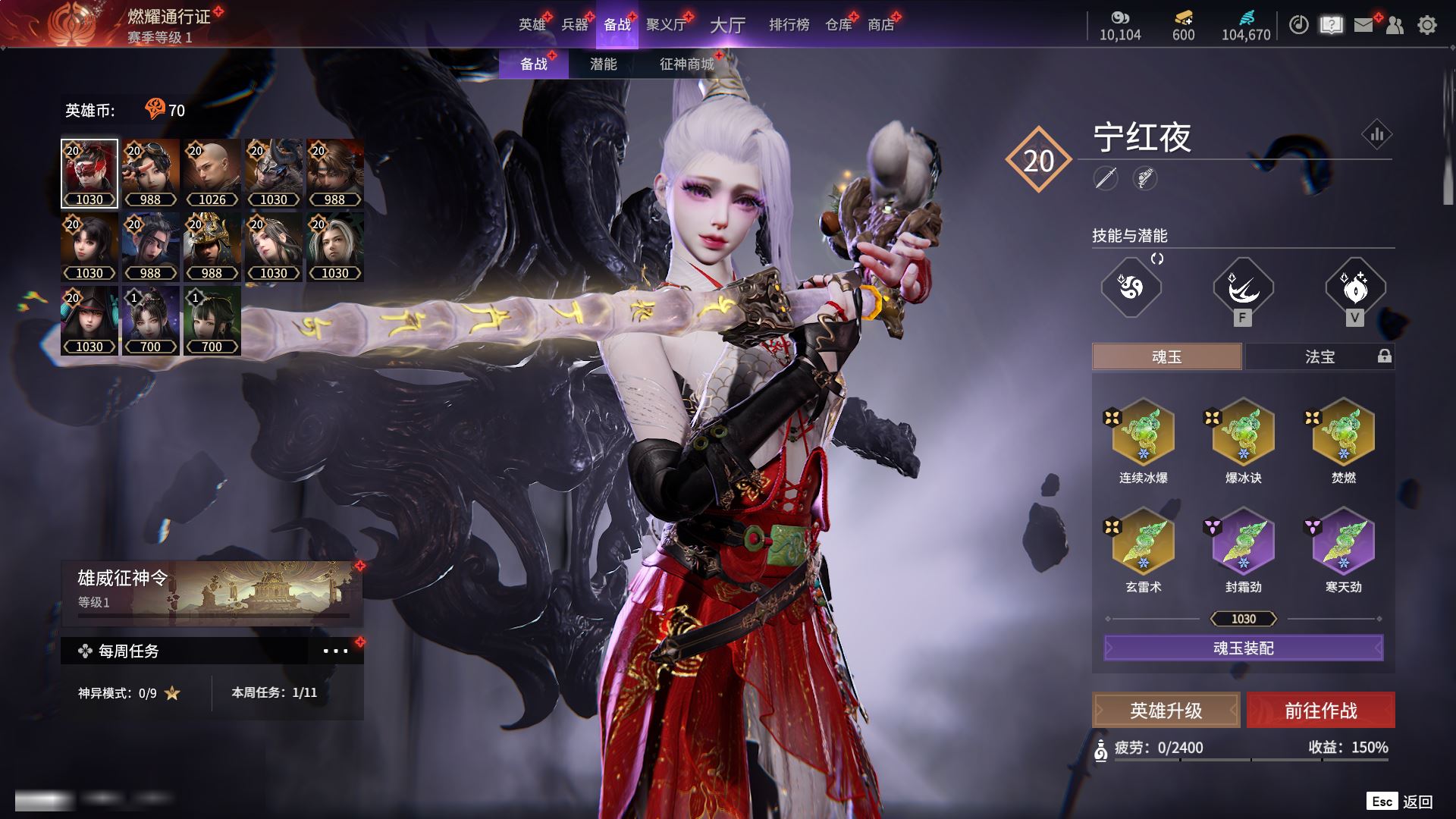Visit the 商店 shop
The width and height of the screenshot is (1456, 819).
tap(881, 25)
